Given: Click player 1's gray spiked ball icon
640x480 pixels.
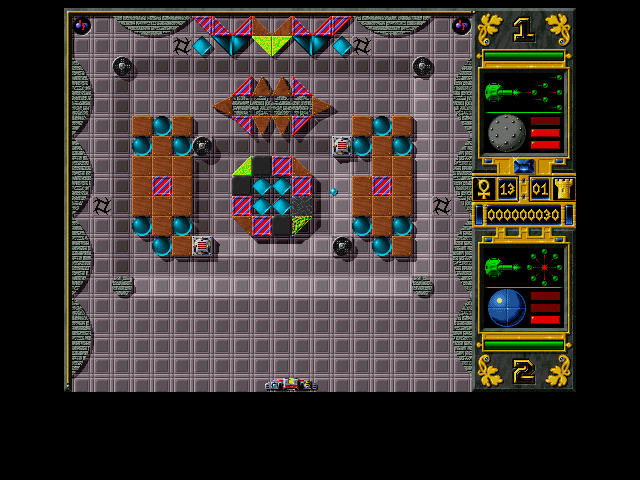Looking at the screenshot, I should (x=505, y=132).
